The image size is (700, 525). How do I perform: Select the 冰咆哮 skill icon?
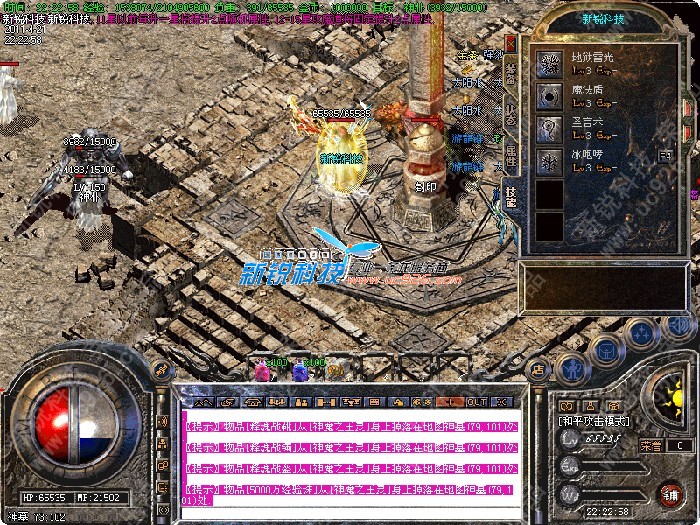548,161
